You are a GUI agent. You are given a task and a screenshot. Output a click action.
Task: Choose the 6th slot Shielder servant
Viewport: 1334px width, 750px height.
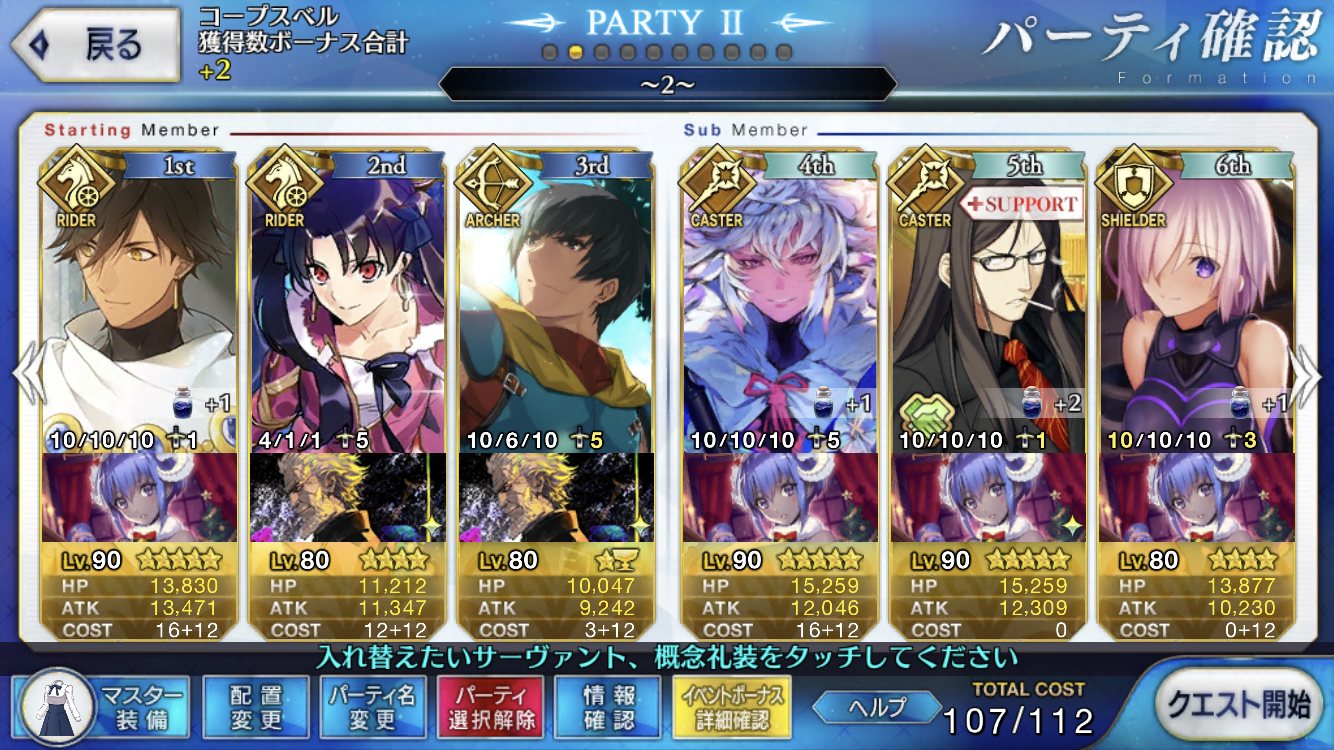click(1196, 300)
